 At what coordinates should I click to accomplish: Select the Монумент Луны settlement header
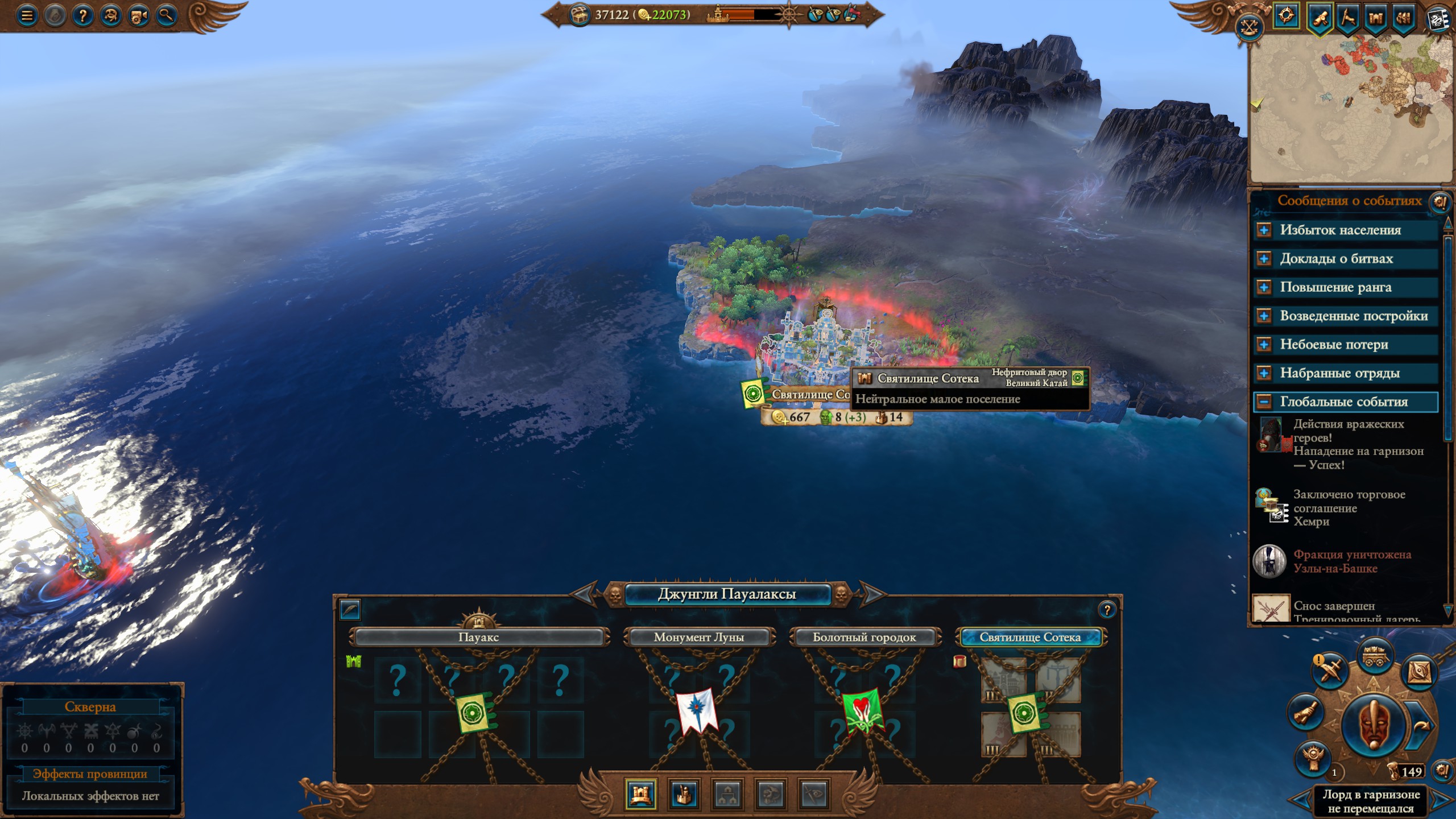[x=699, y=637]
